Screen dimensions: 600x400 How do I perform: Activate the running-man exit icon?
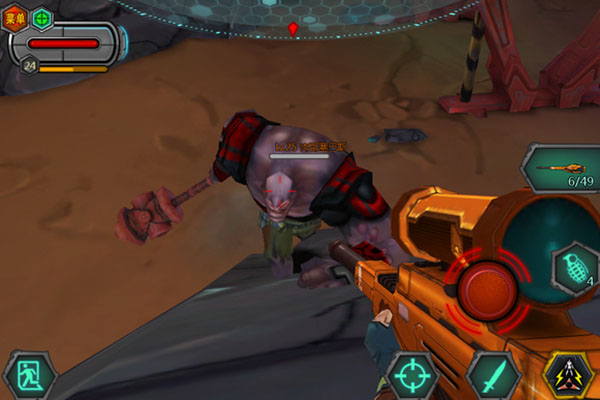[28, 375]
